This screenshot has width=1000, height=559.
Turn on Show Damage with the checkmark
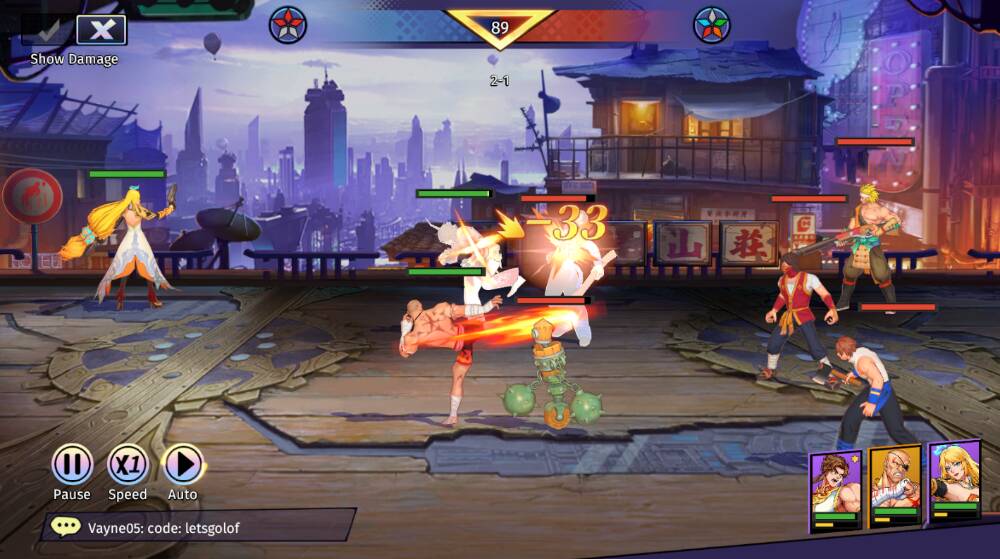[x=46, y=30]
